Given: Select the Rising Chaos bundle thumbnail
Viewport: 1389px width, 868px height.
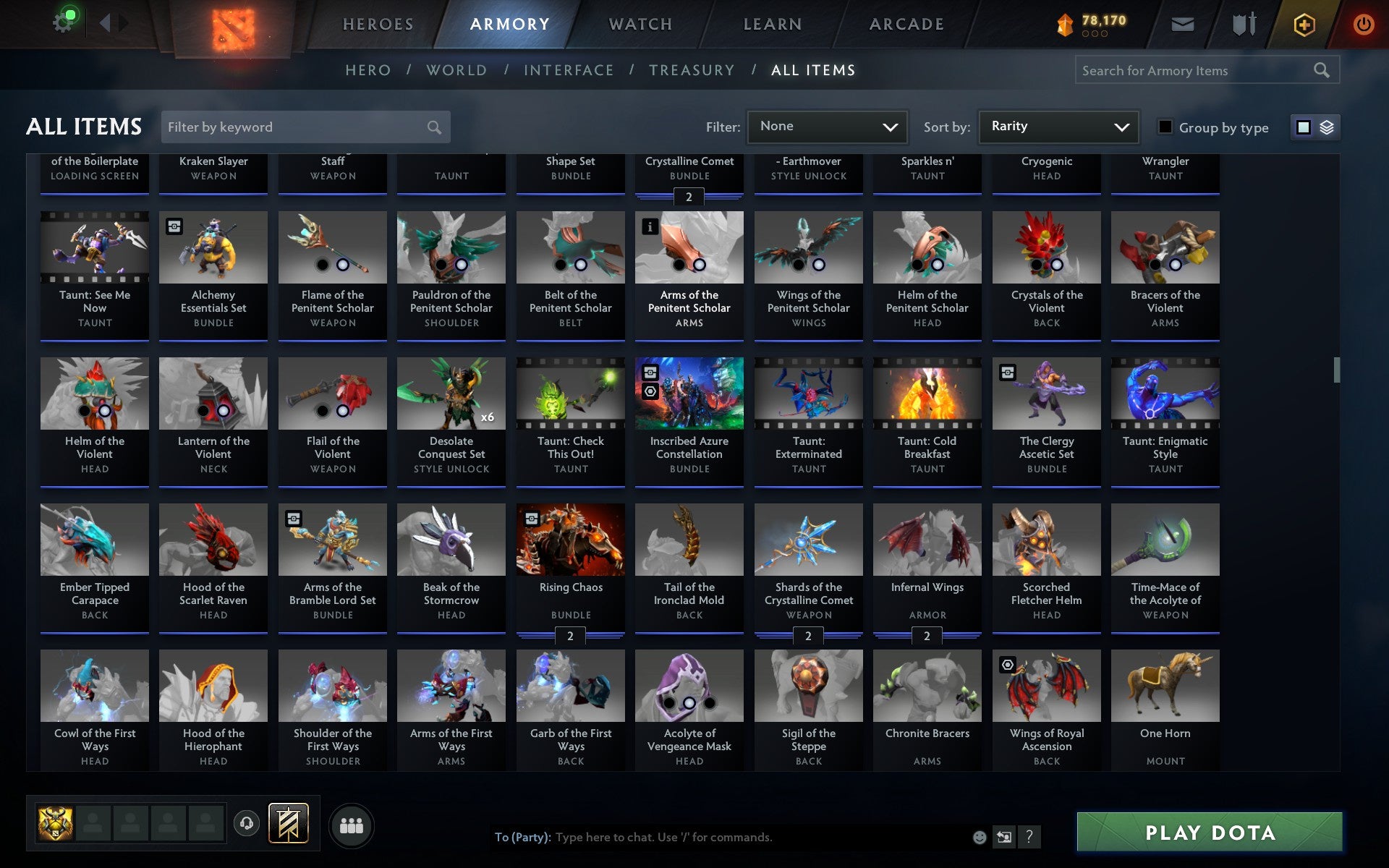Looking at the screenshot, I should [570, 539].
